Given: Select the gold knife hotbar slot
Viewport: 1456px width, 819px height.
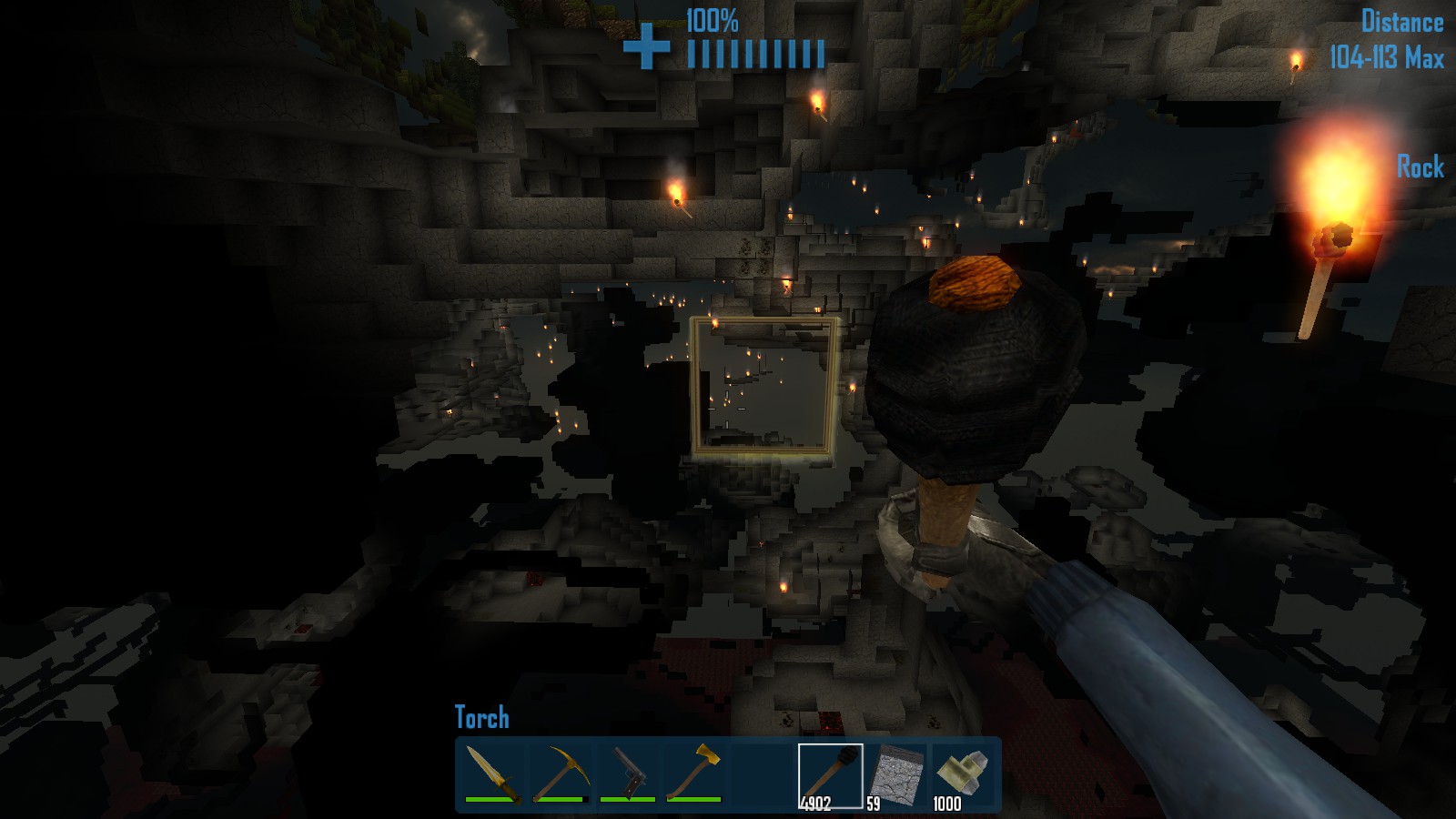Looking at the screenshot, I should point(492,773).
